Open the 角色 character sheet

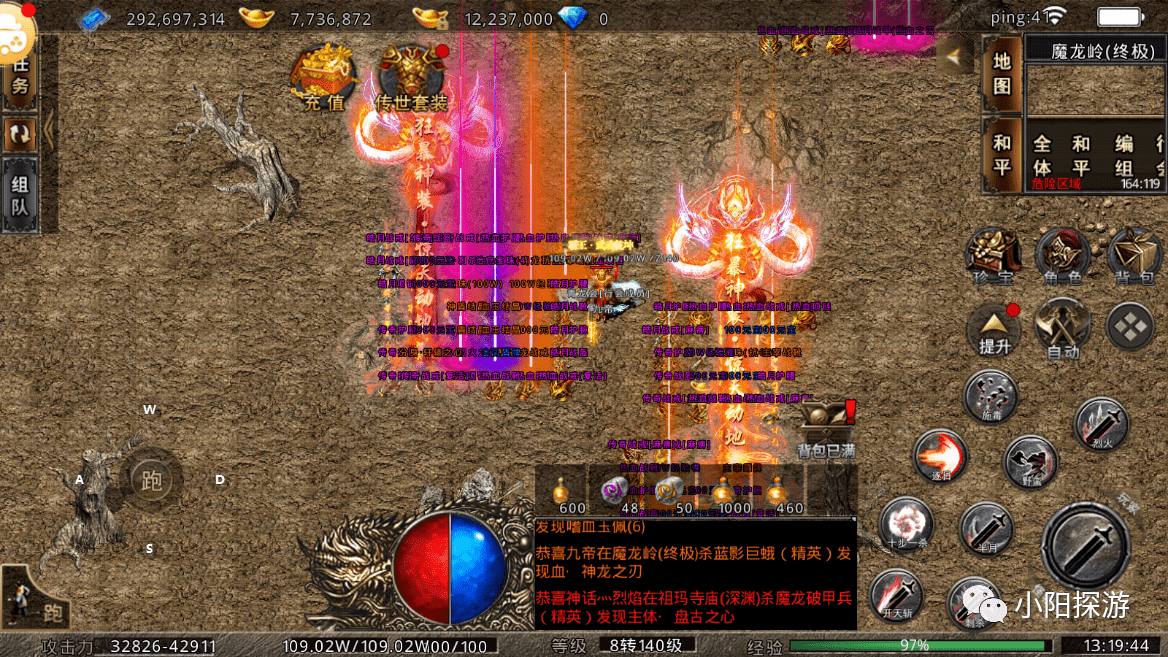[x=1062, y=255]
